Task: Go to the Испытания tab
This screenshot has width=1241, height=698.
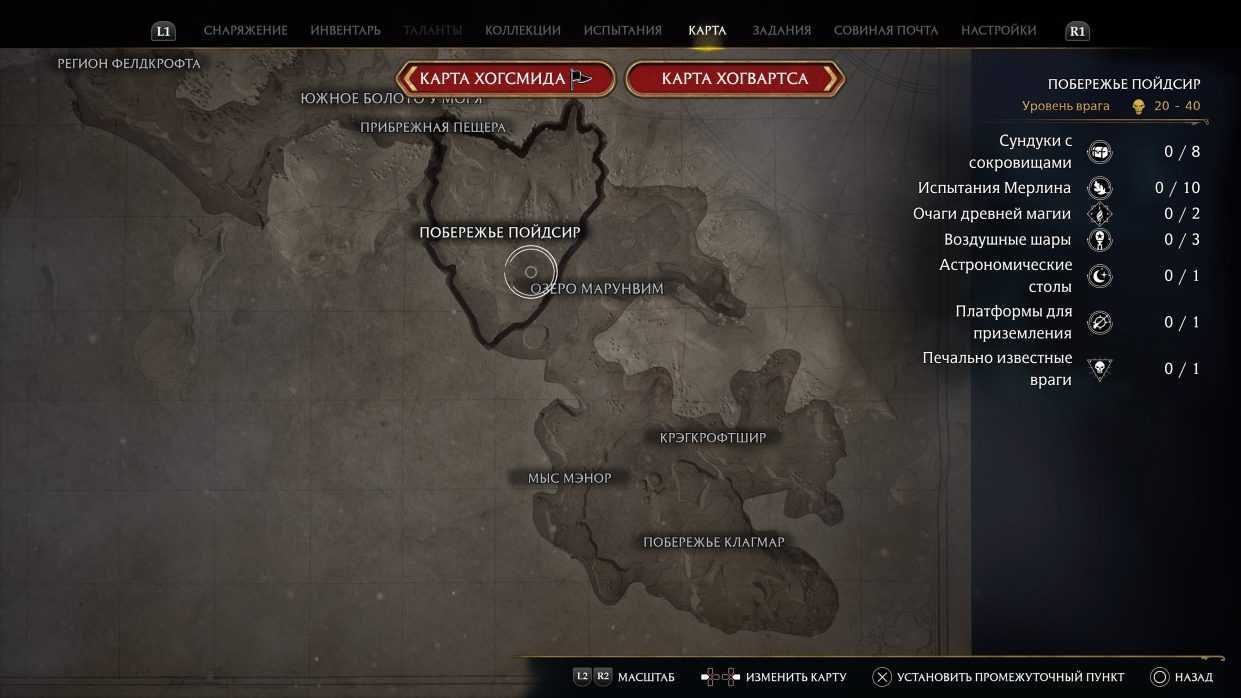Action: click(622, 31)
